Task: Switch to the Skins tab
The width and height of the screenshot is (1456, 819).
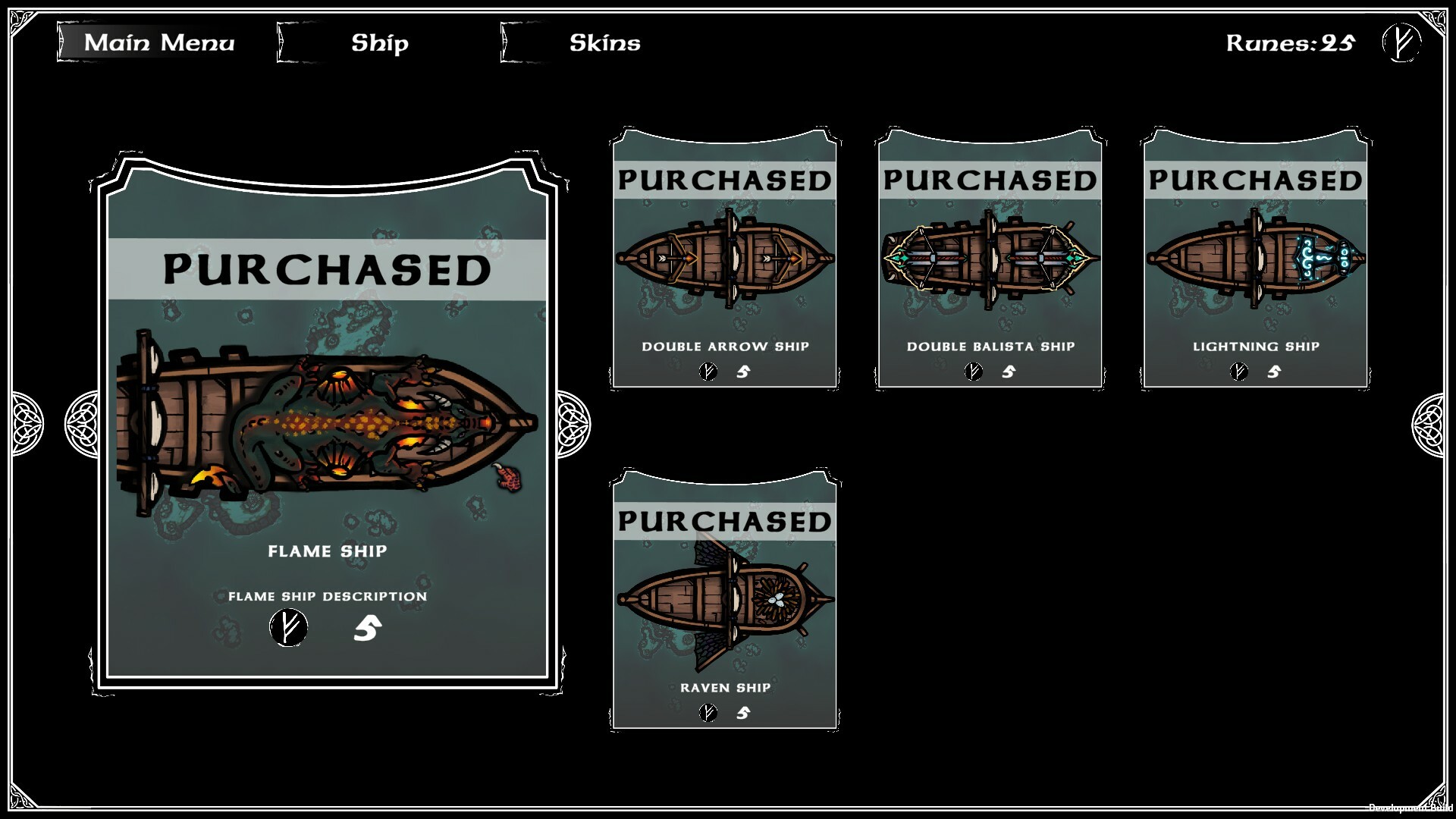Action: coord(605,42)
